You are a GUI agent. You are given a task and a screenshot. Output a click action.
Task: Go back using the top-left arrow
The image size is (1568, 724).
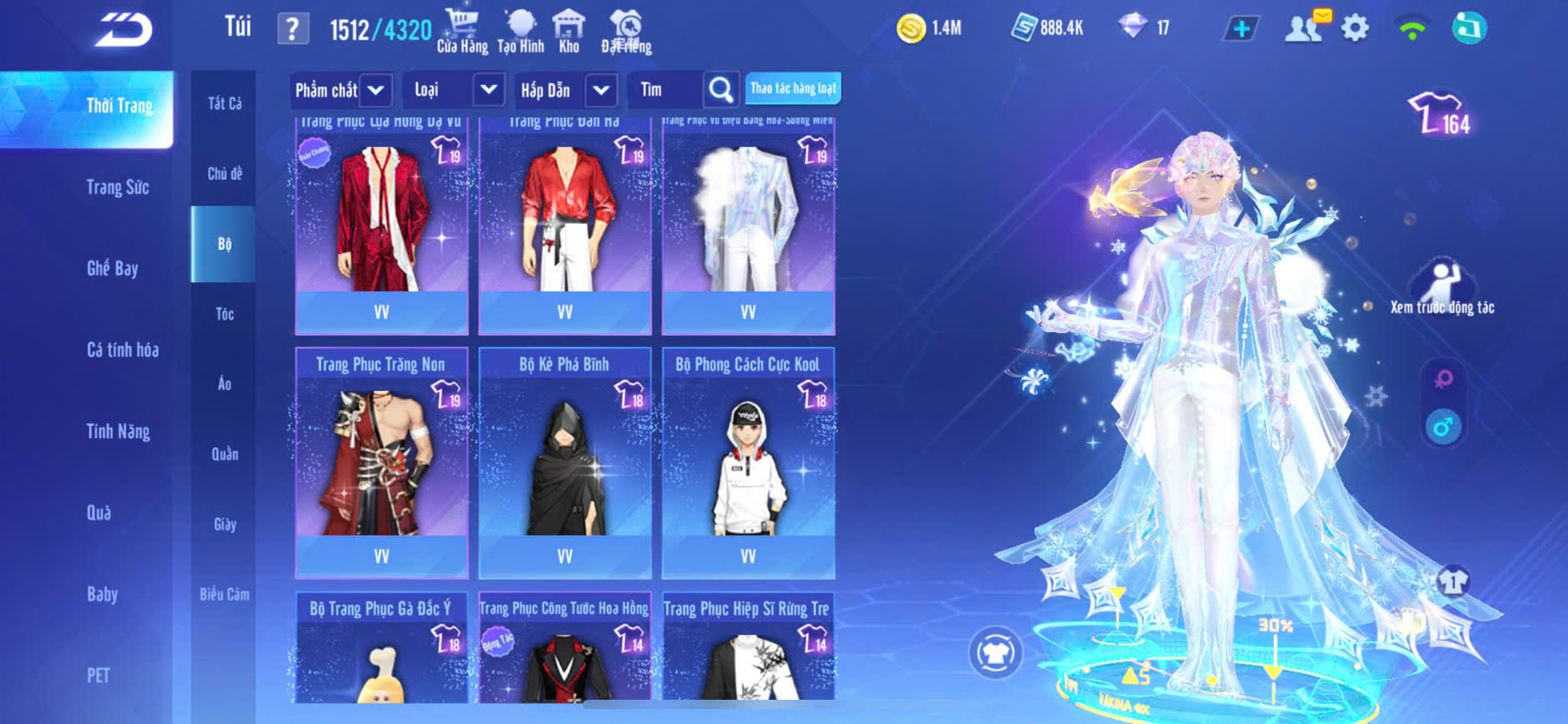pyautogui.click(x=123, y=31)
